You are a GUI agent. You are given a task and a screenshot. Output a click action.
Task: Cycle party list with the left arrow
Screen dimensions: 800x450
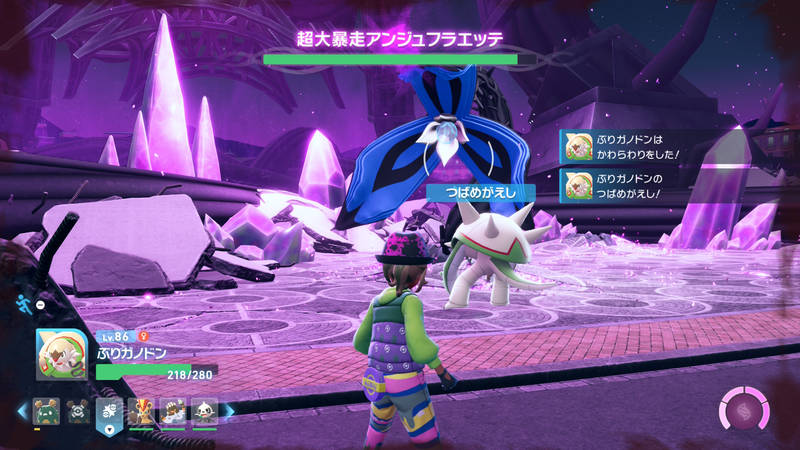[21, 411]
